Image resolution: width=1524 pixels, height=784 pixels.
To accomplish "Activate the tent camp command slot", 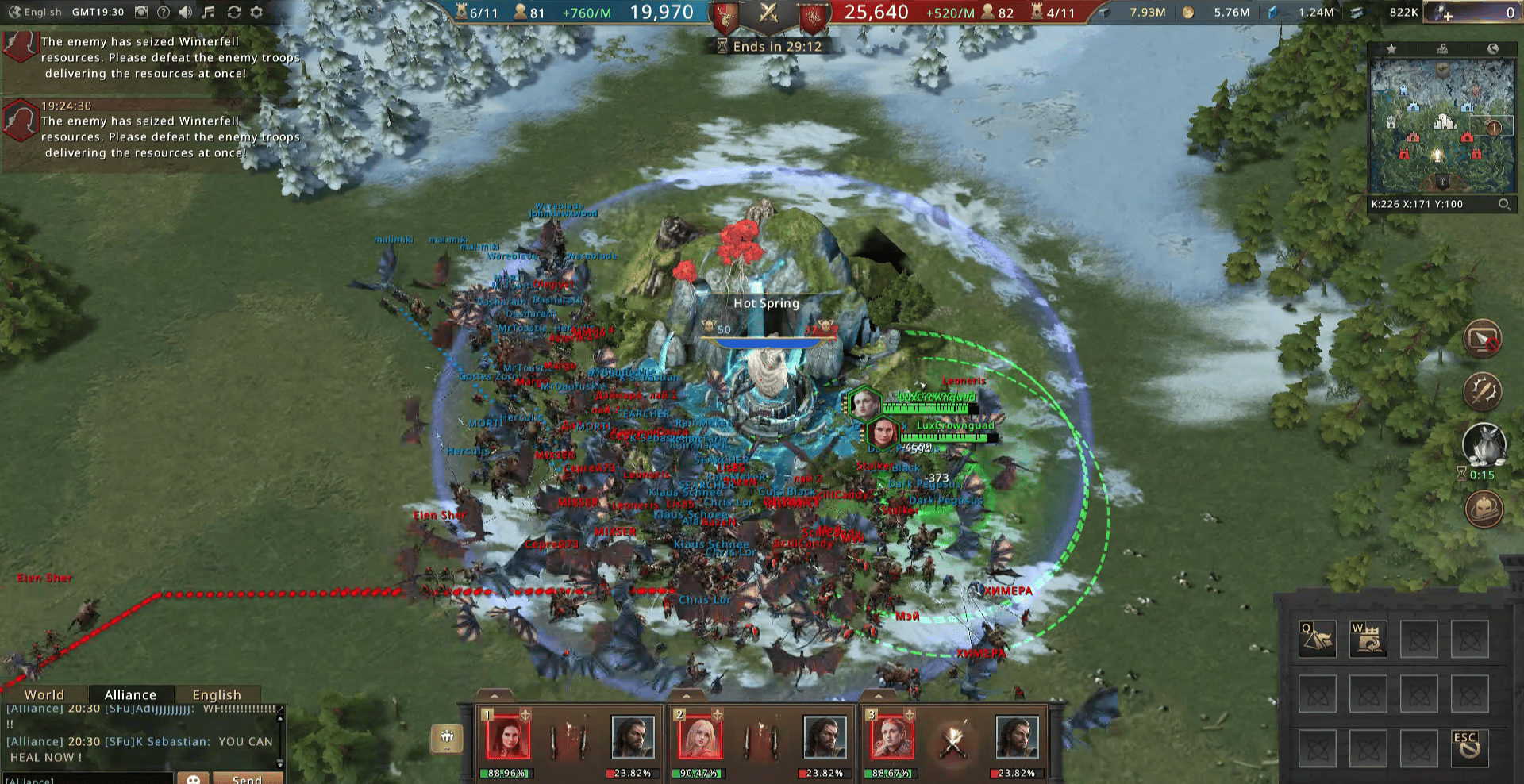I will pyautogui.click(x=1317, y=640).
